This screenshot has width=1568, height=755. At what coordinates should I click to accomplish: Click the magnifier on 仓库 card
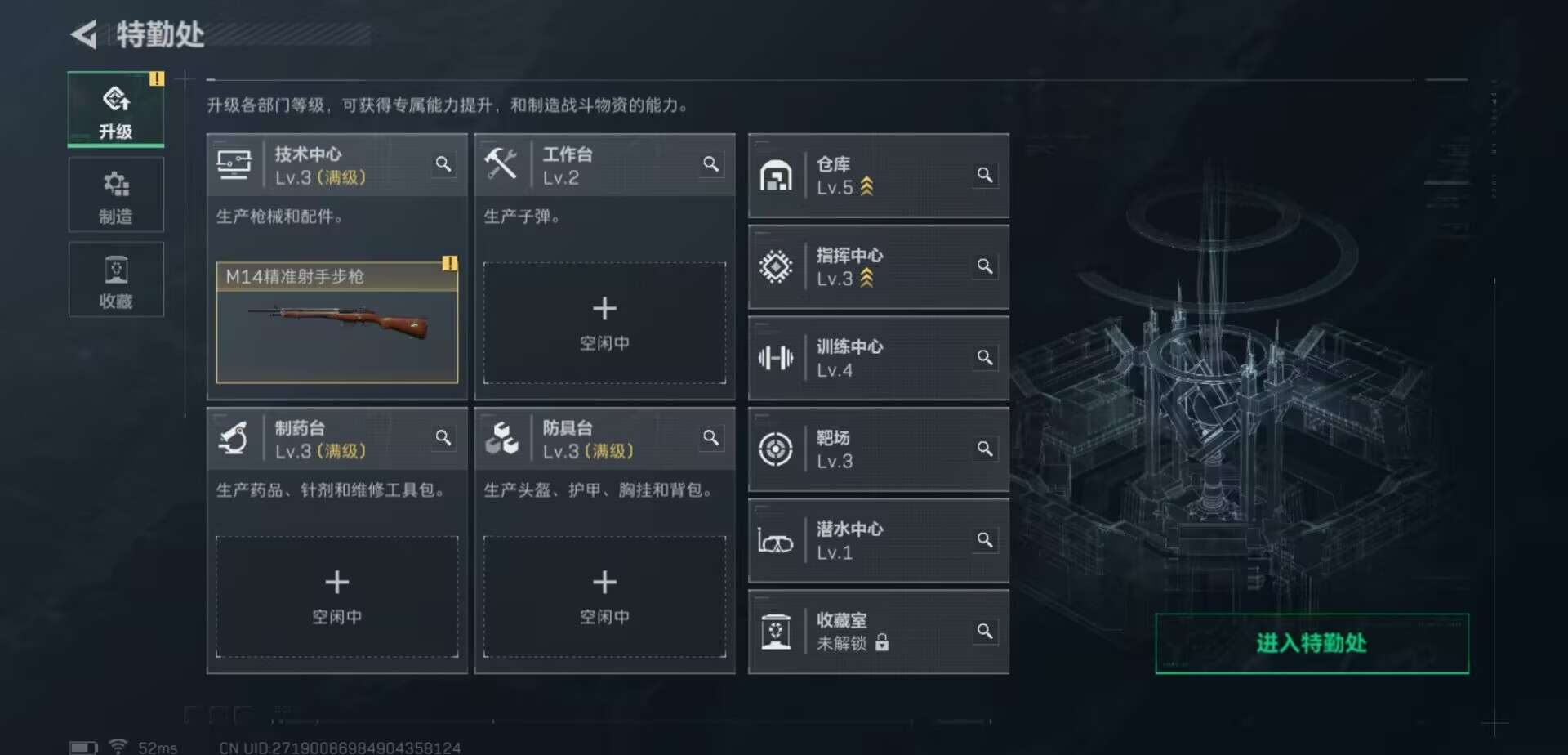click(985, 175)
